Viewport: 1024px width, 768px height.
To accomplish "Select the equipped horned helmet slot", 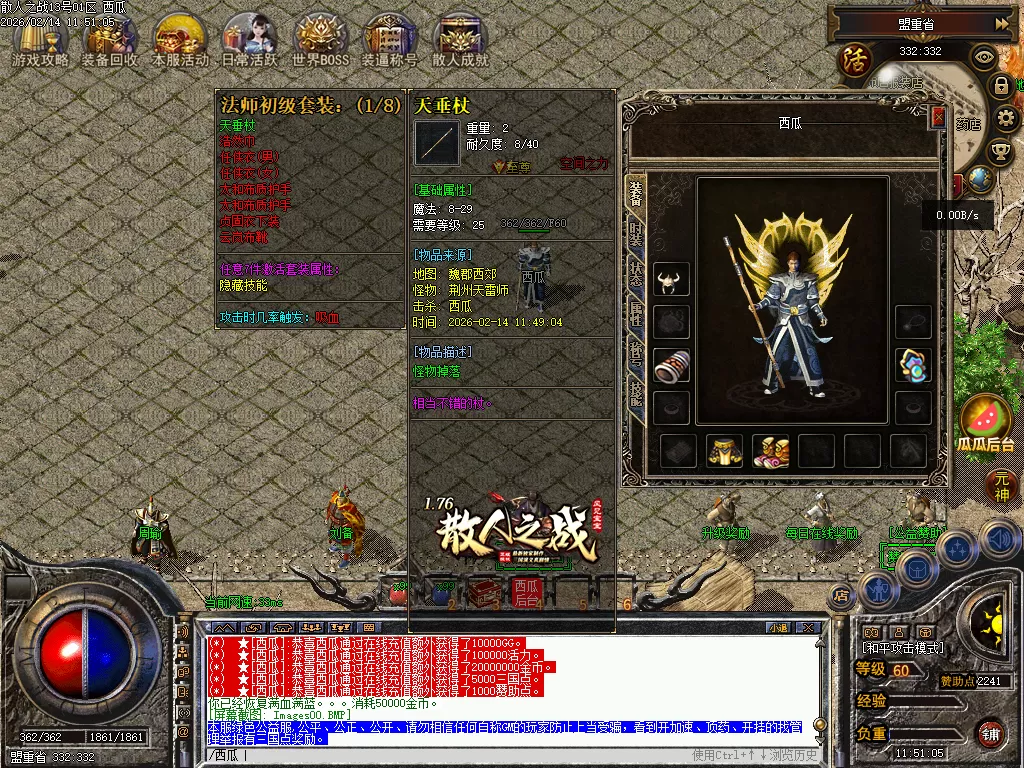I will pos(671,280).
